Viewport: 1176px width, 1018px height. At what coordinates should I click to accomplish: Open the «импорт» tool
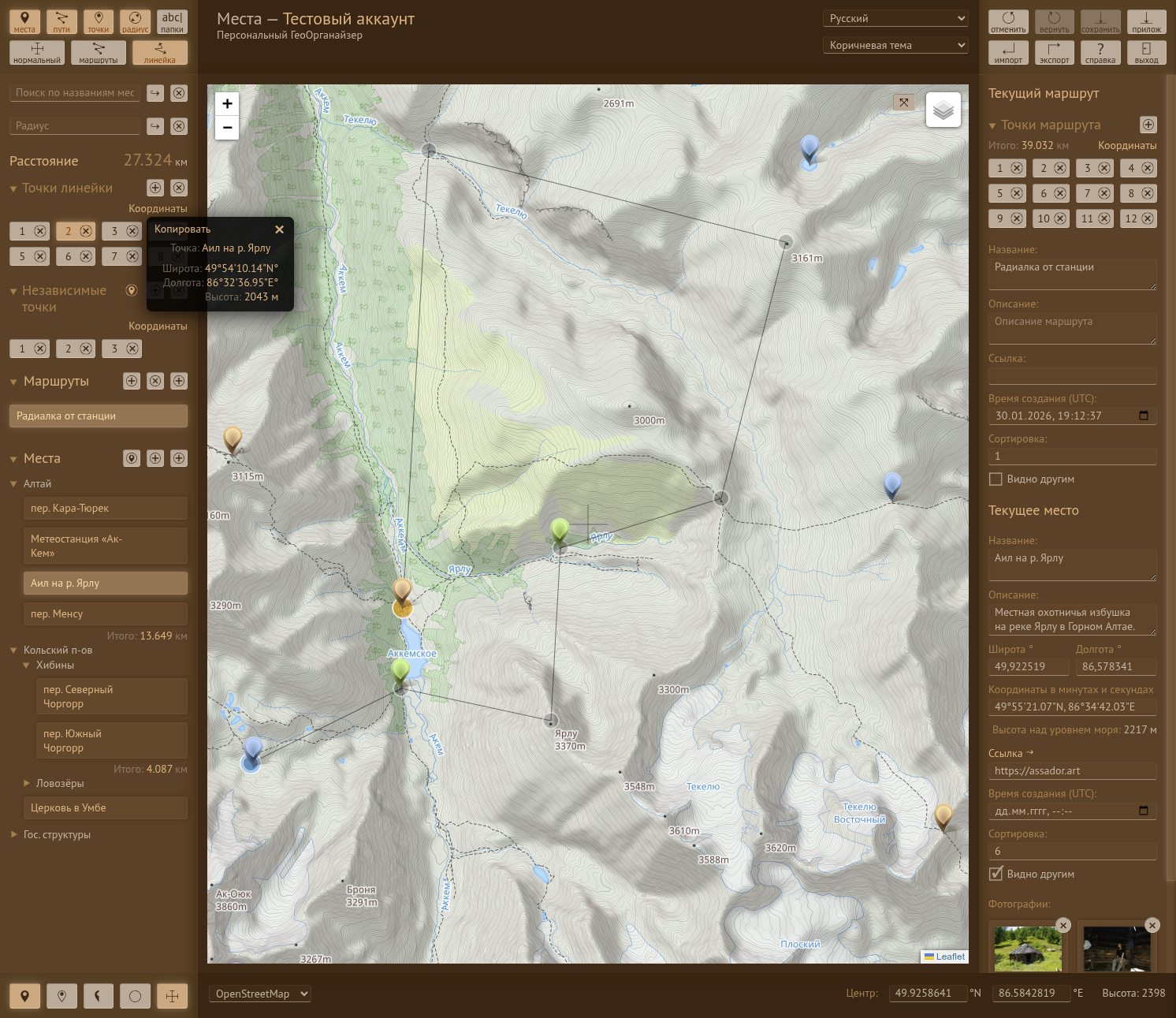click(x=1008, y=52)
